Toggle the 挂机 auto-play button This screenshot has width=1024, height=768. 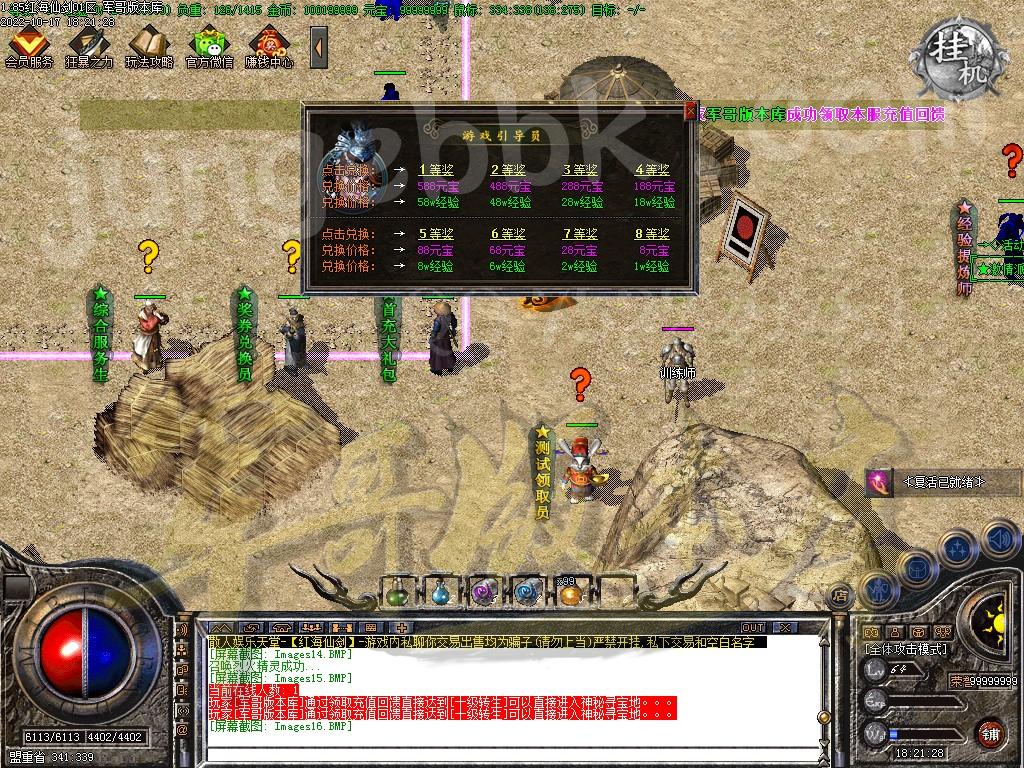[x=960, y=48]
